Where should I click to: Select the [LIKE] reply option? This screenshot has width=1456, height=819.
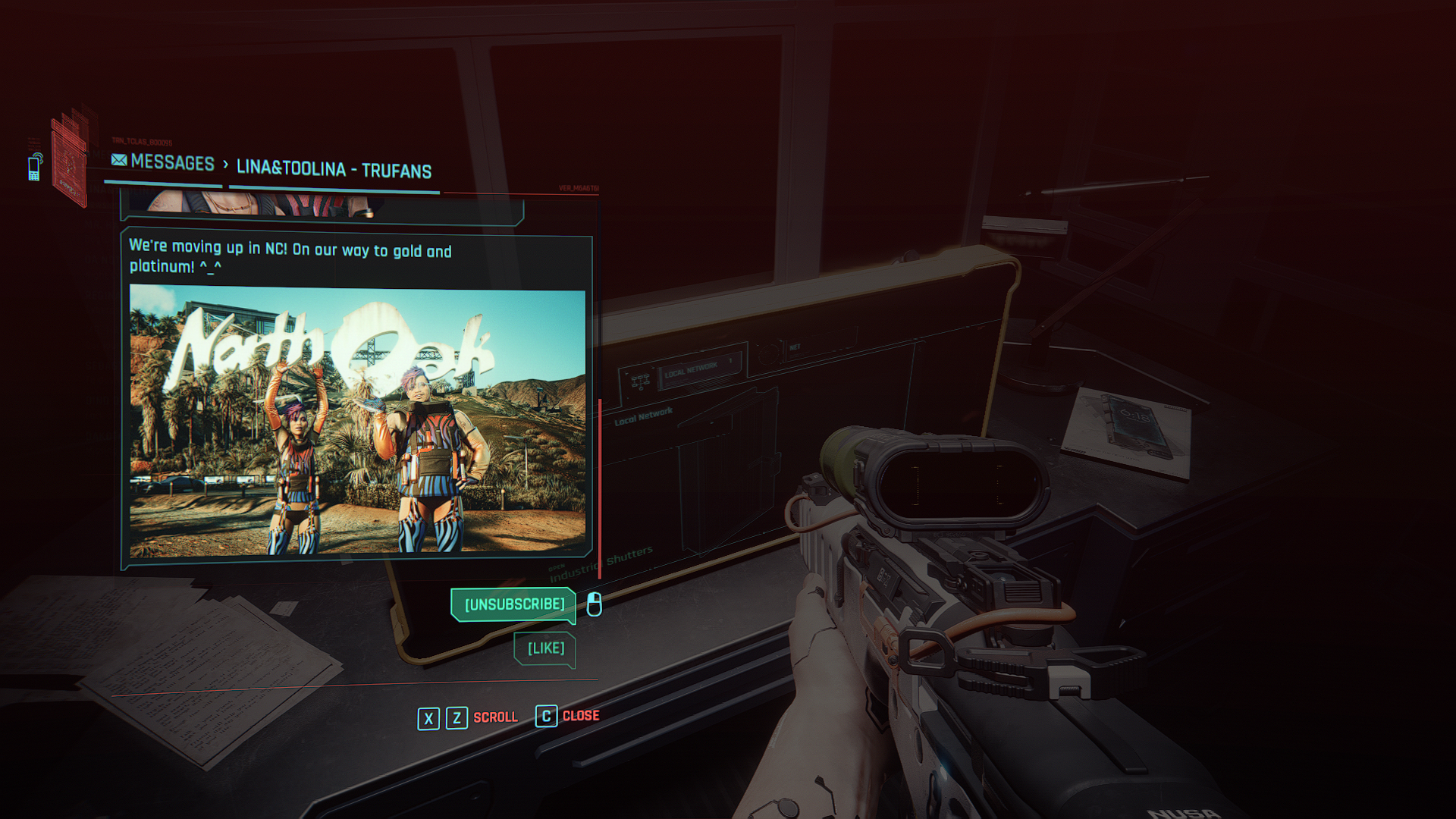(545, 648)
